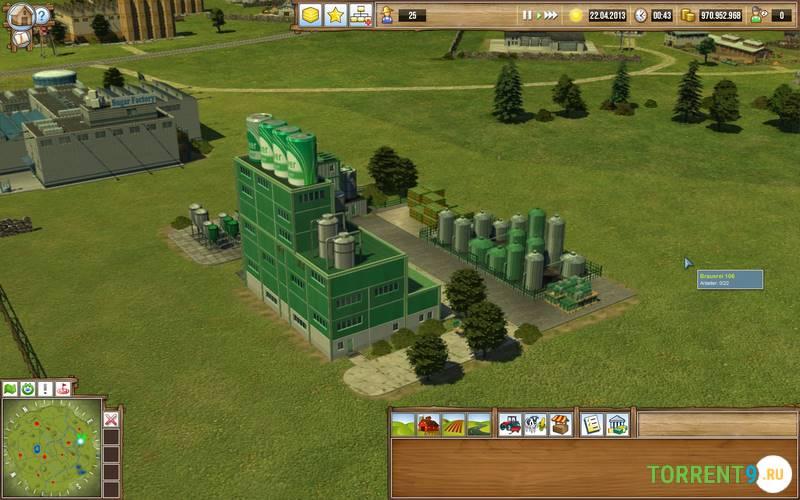This screenshot has height=500, width=800.
Task: Open the bank finance menu
Action: [618, 424]
